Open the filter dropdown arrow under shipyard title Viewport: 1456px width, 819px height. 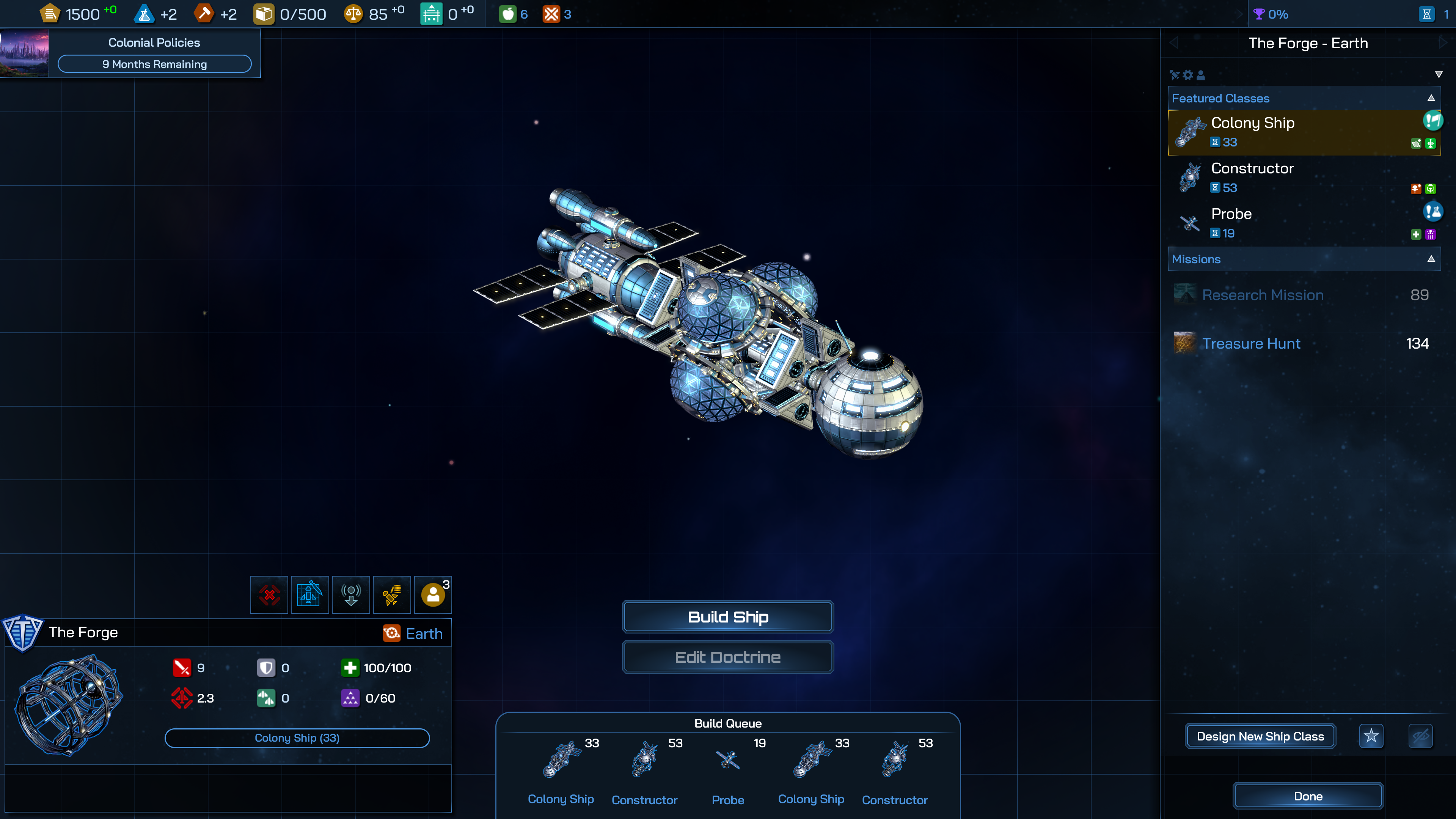coord(1439,75)
